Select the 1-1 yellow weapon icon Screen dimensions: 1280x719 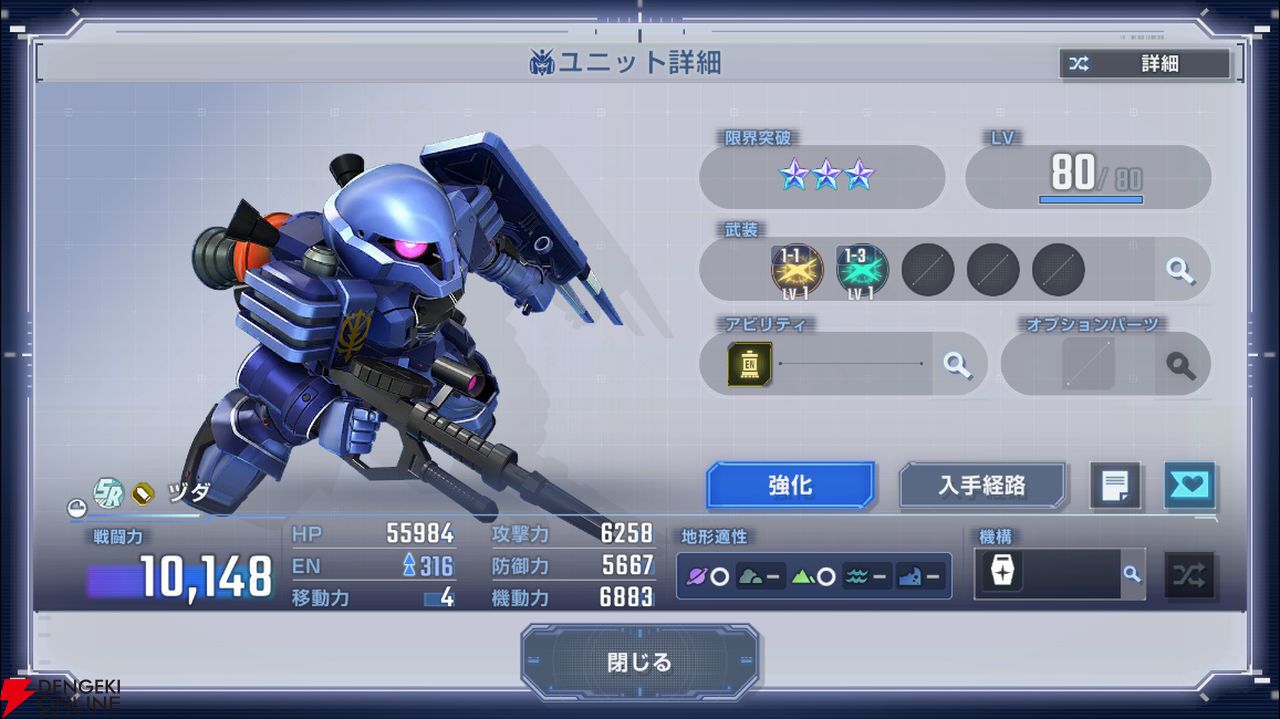[x=797, y=270]
